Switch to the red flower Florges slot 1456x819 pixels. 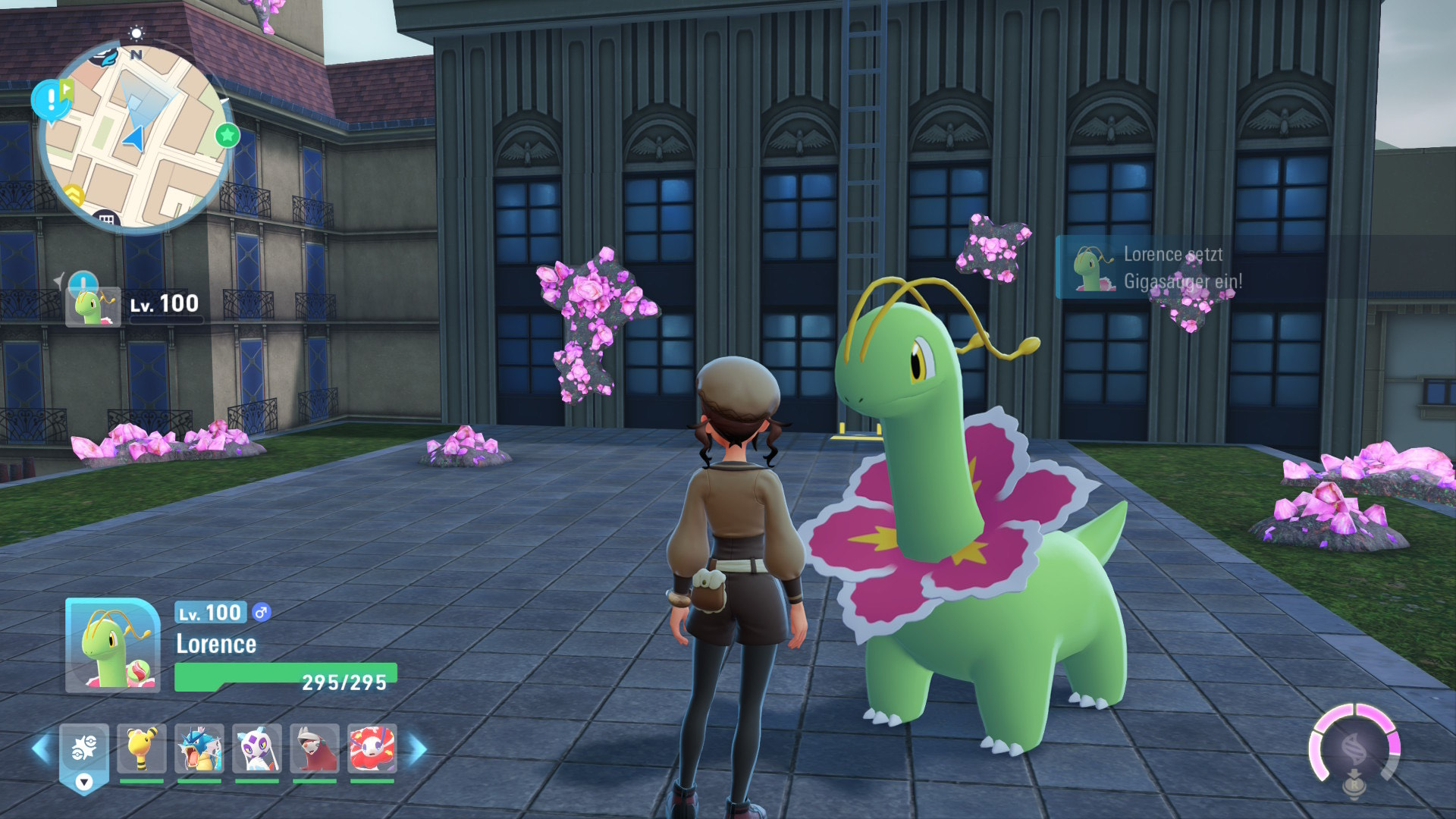point(372,748)
